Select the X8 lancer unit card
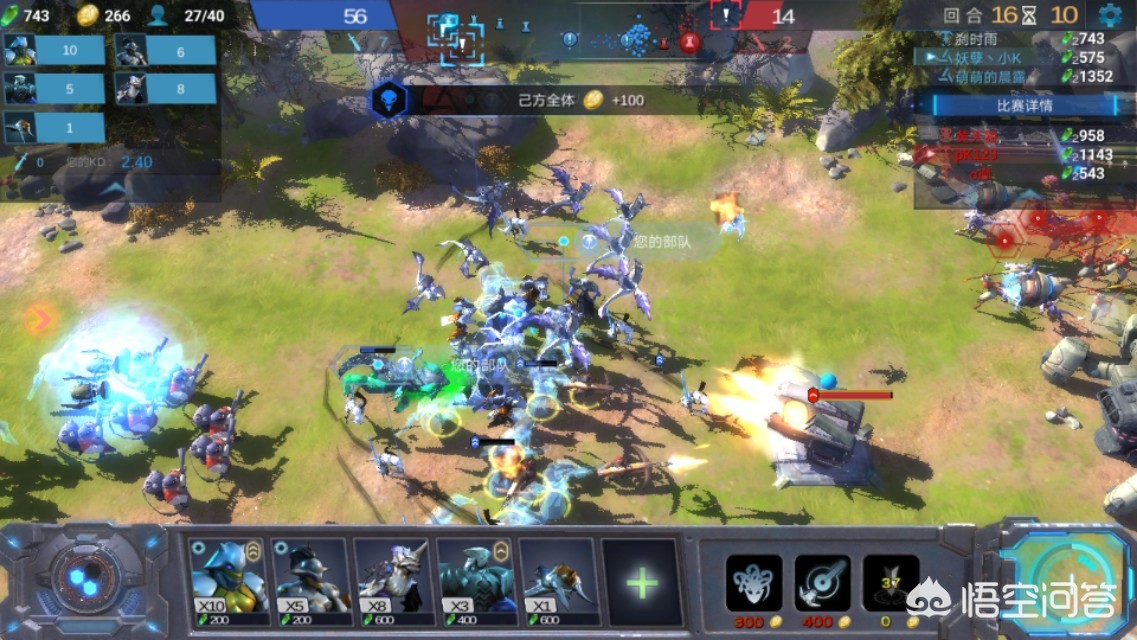Screen dimensions: 1137x640 point(393,580)
